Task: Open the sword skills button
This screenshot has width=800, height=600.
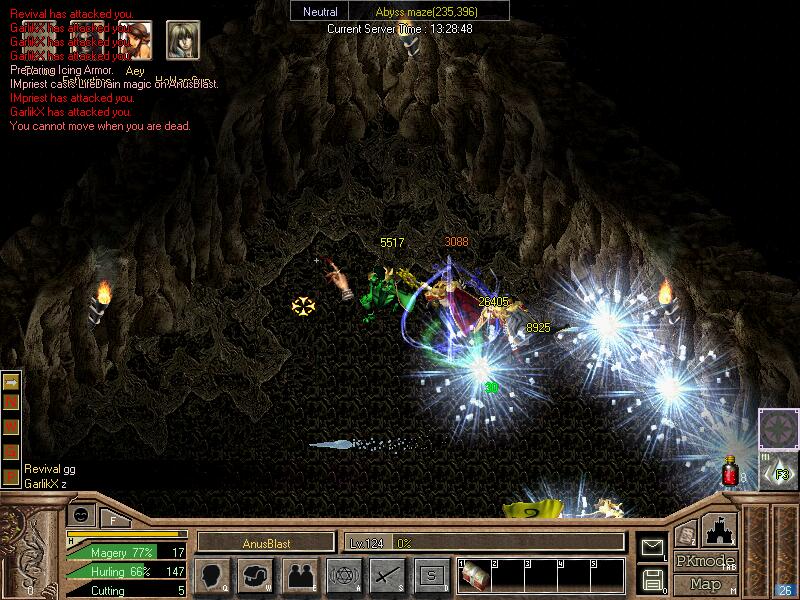Action: [387, 576]
